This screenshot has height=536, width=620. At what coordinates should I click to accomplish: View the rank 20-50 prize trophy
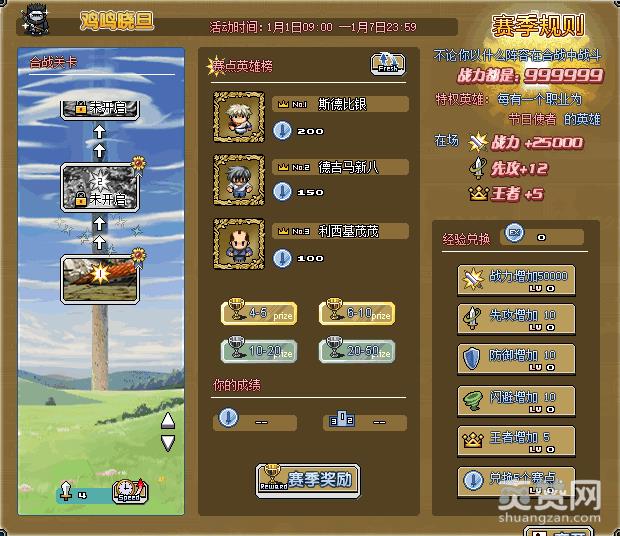tap(356, 348)
